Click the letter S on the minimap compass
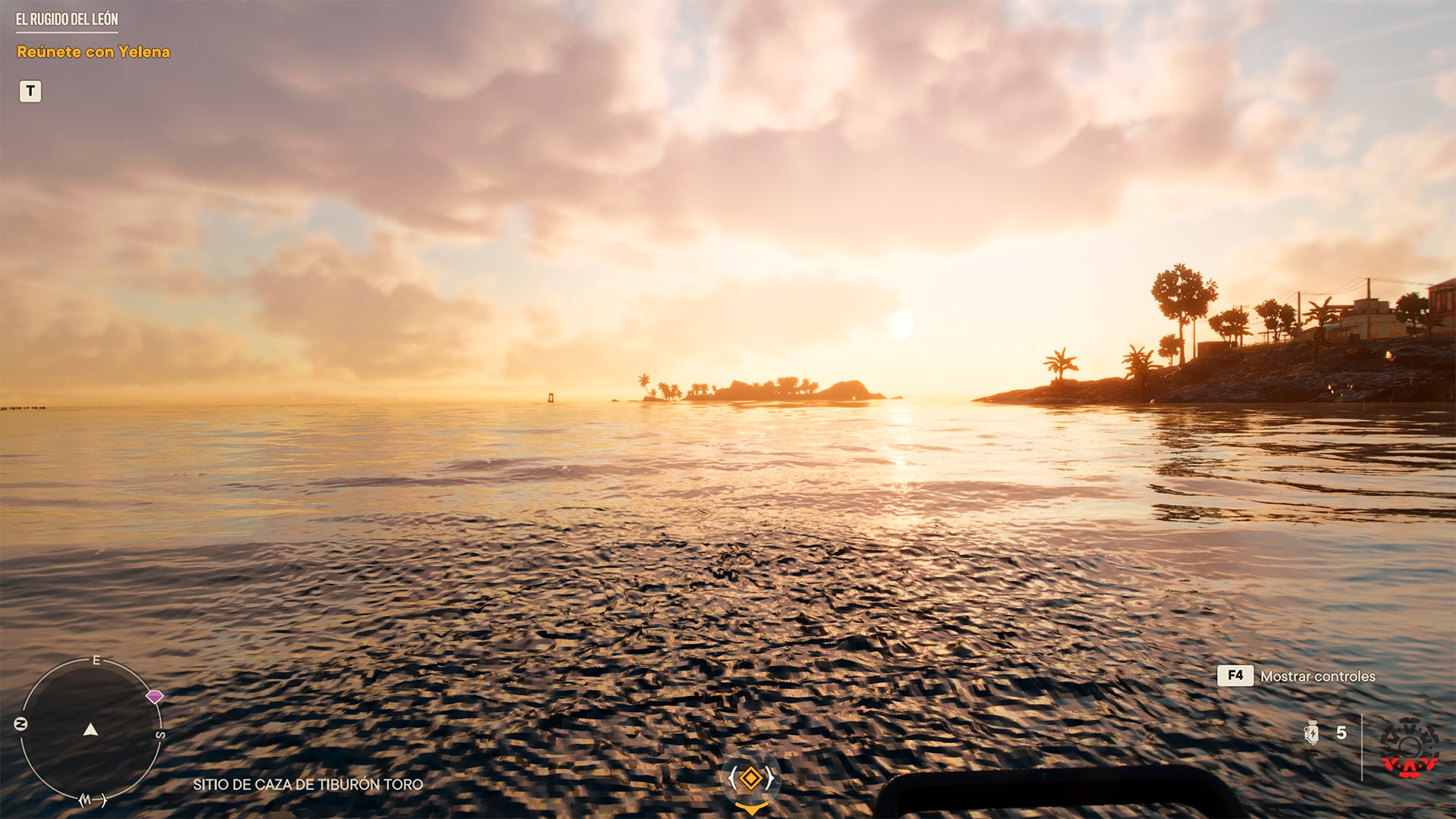The width and height of the screenshot is (1456, 819). [x=159, y=734]
